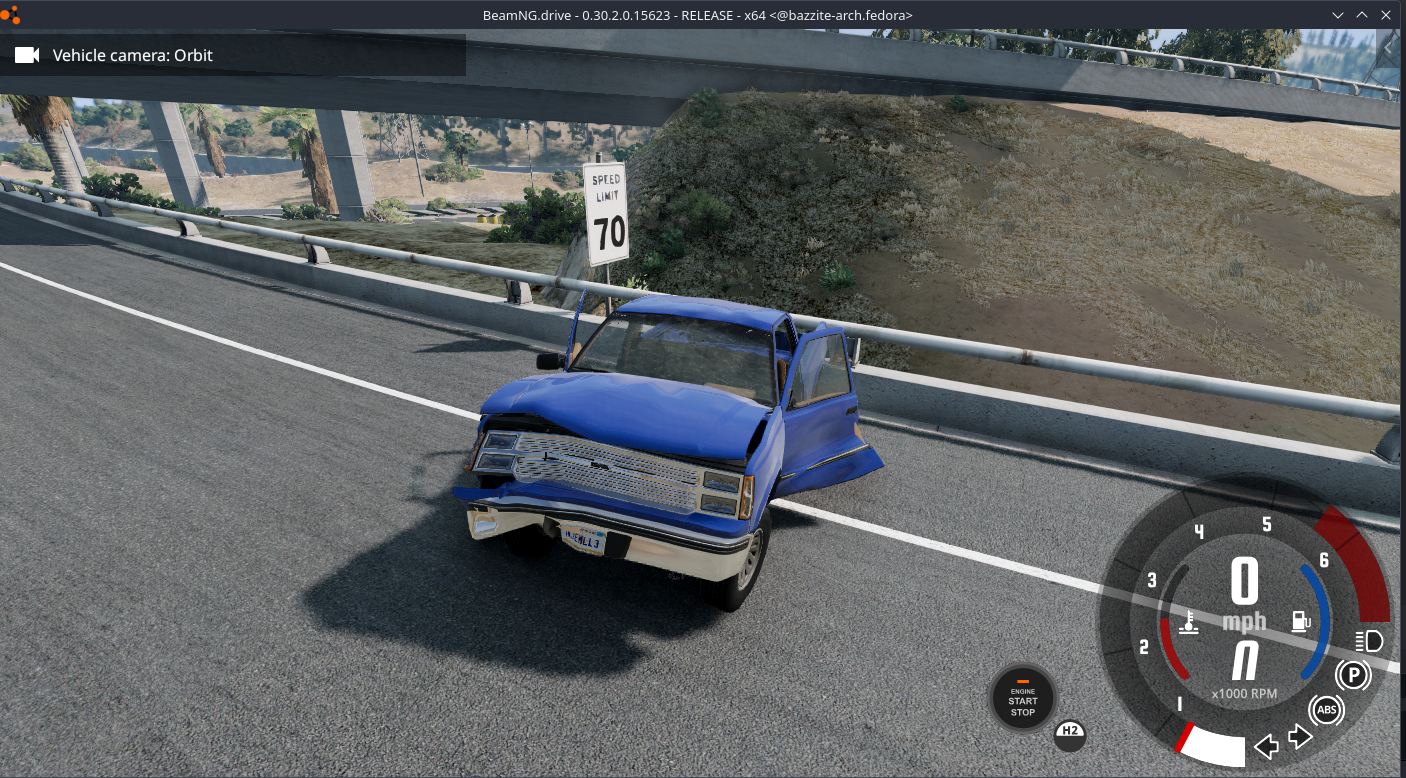Viewport: 1406px width, 778px height.
Task: Expand the side panel arrow below the title bar
Action: tap(1388, 47)
